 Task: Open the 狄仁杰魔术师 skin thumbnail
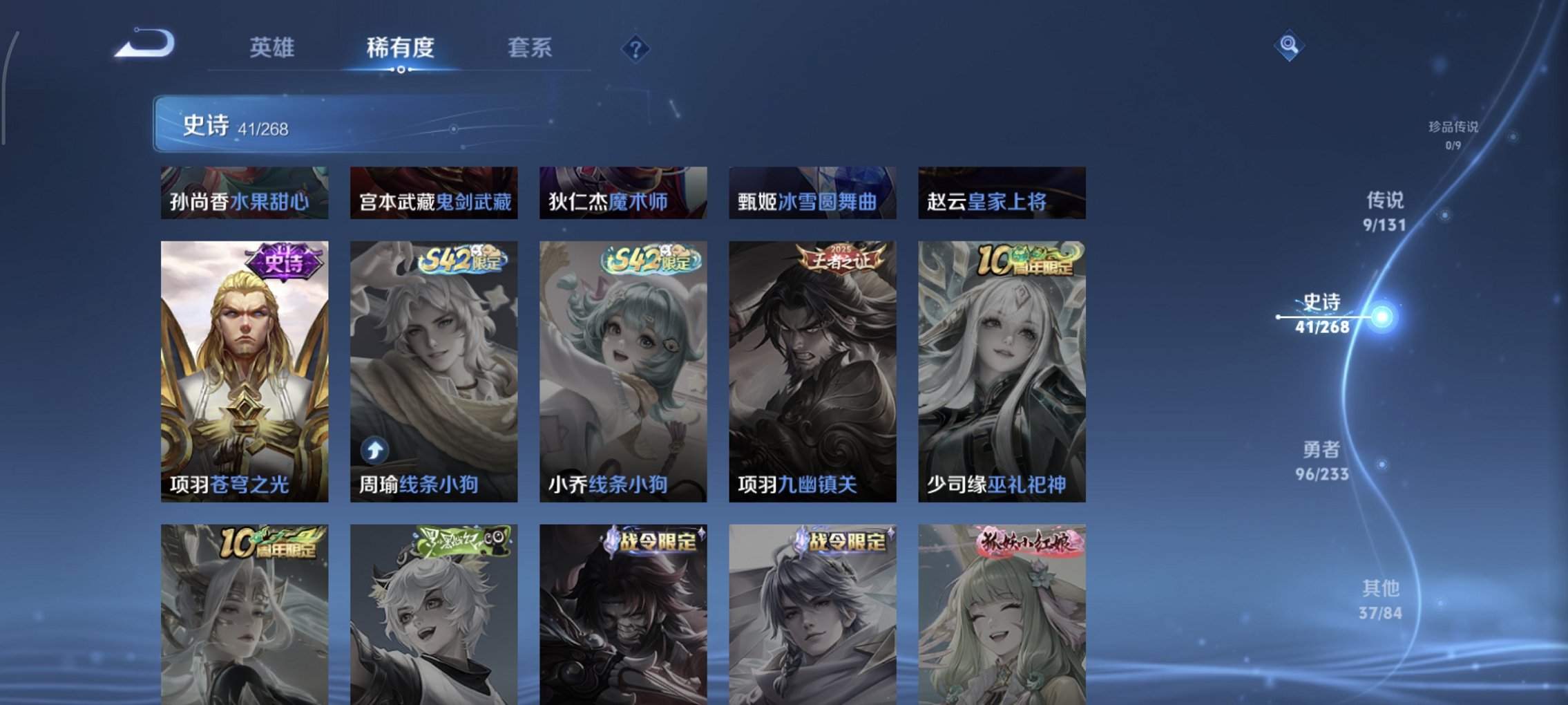(622, 201)
